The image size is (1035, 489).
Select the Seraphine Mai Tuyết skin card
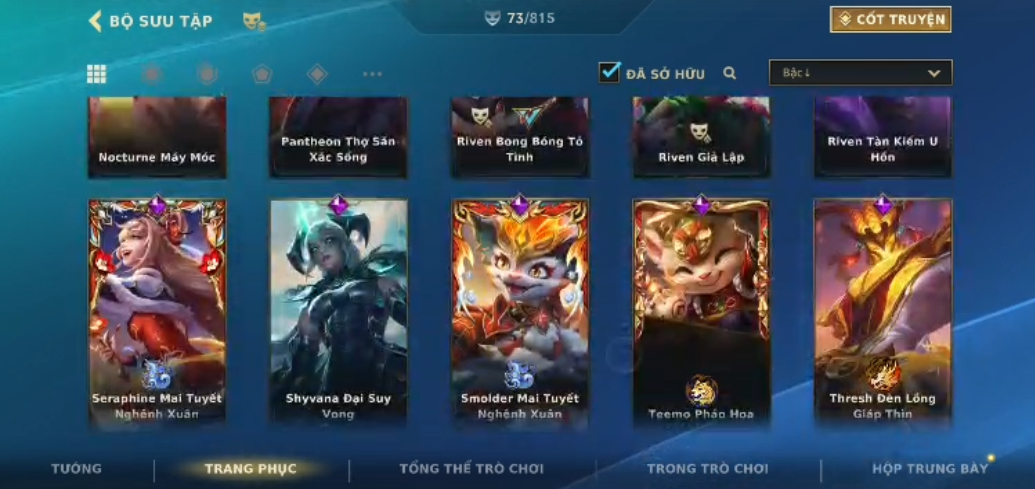(x=157, y=310)
